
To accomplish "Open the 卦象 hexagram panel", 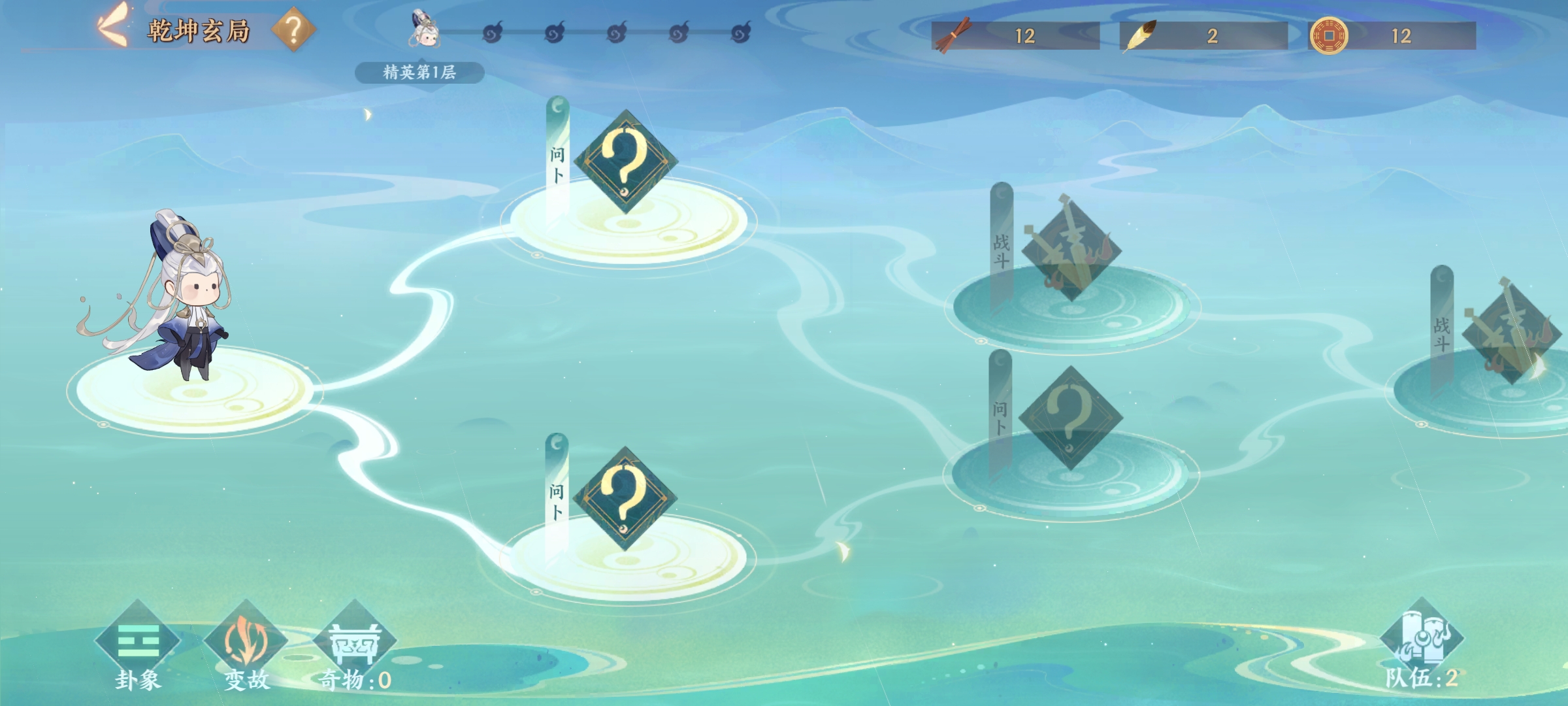I will tap(138, 643).
